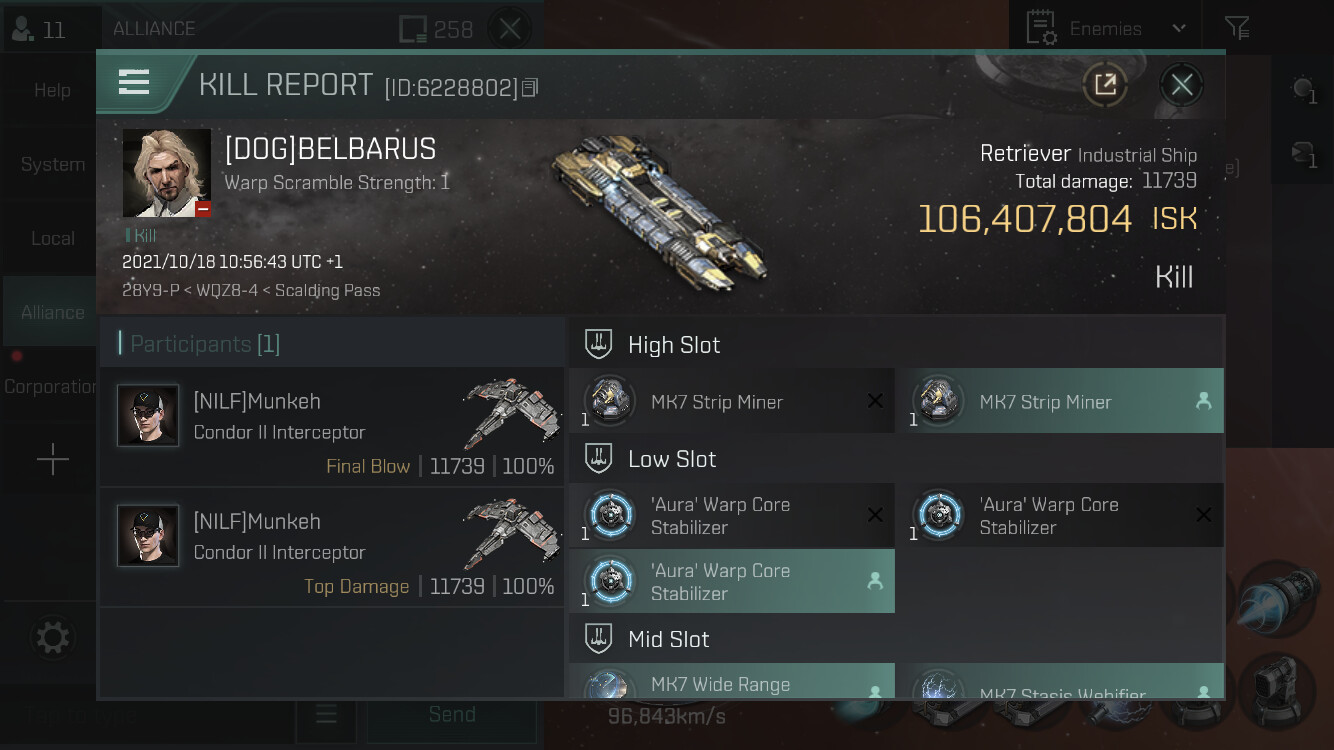The width and height of the screenshot is (1334, 750).
Task: Copy the kill report ID
Action: [530, 88]
